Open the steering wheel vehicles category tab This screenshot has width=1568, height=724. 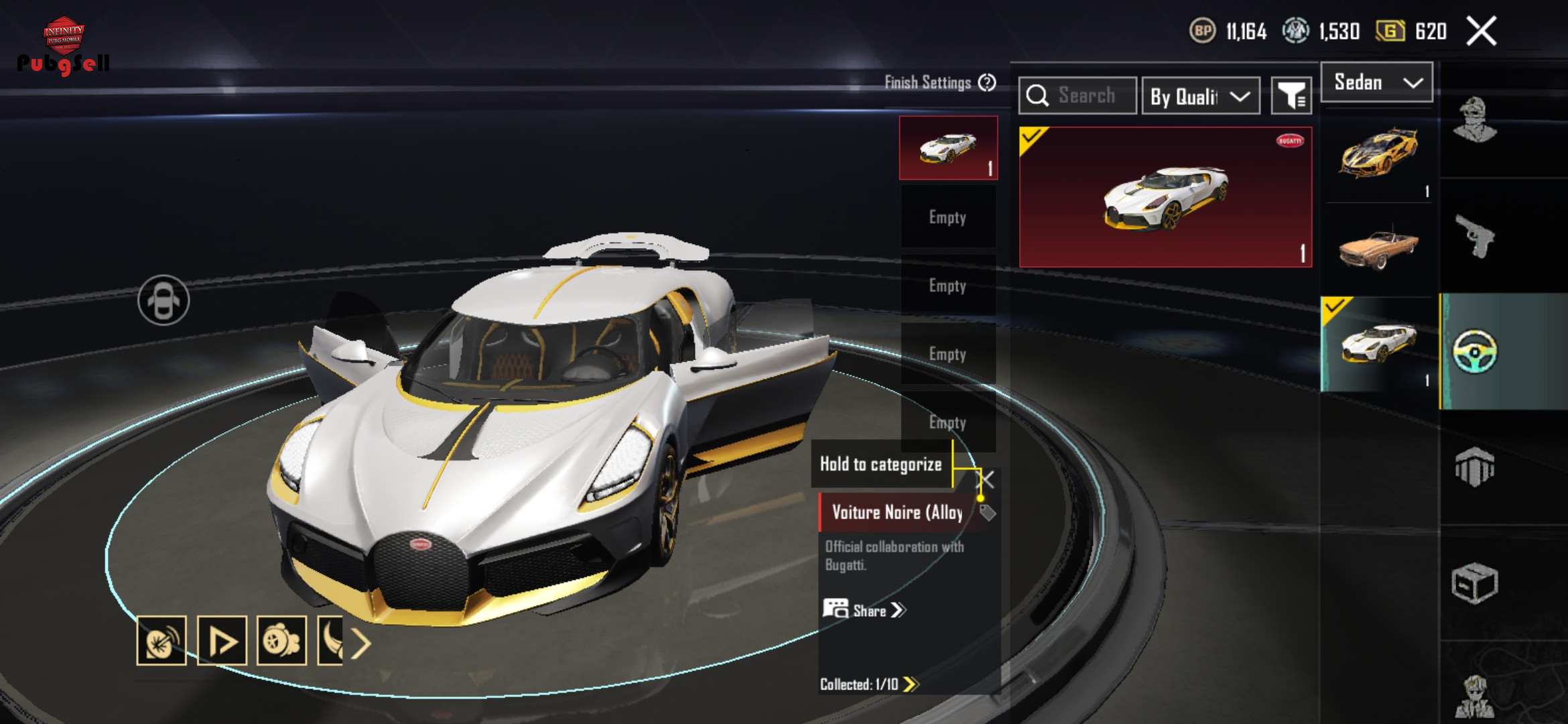[x=1475, y=351]
